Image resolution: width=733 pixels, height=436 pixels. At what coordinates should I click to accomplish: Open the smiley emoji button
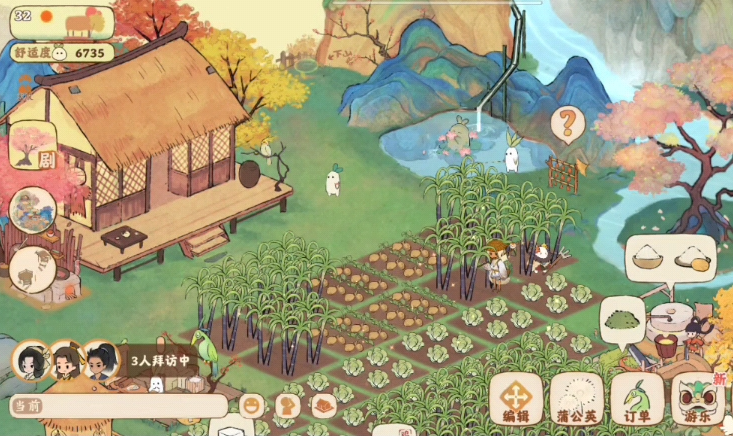click(252, 406)
